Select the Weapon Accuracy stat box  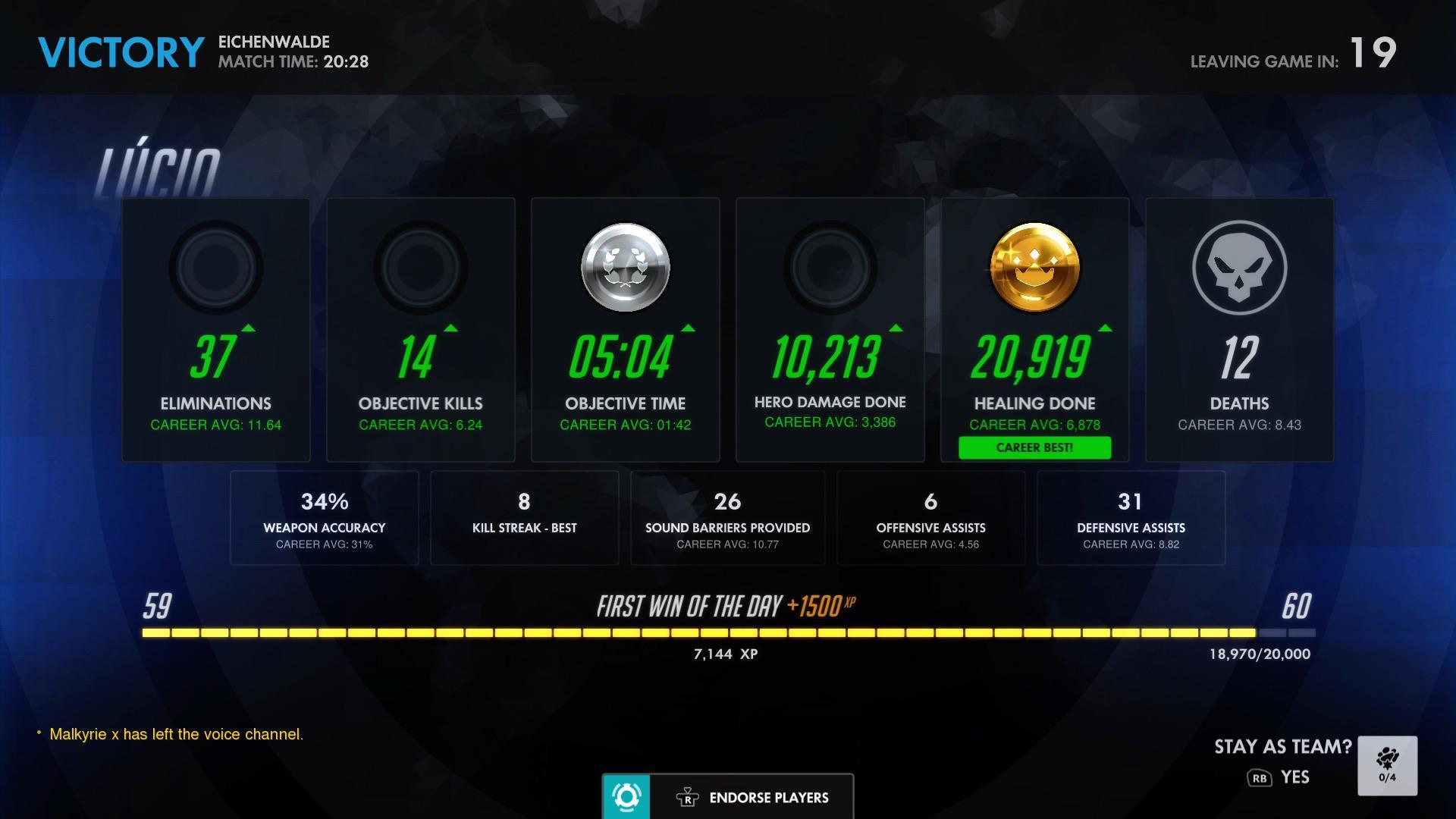pyautogui.click(x=325, y=518)
